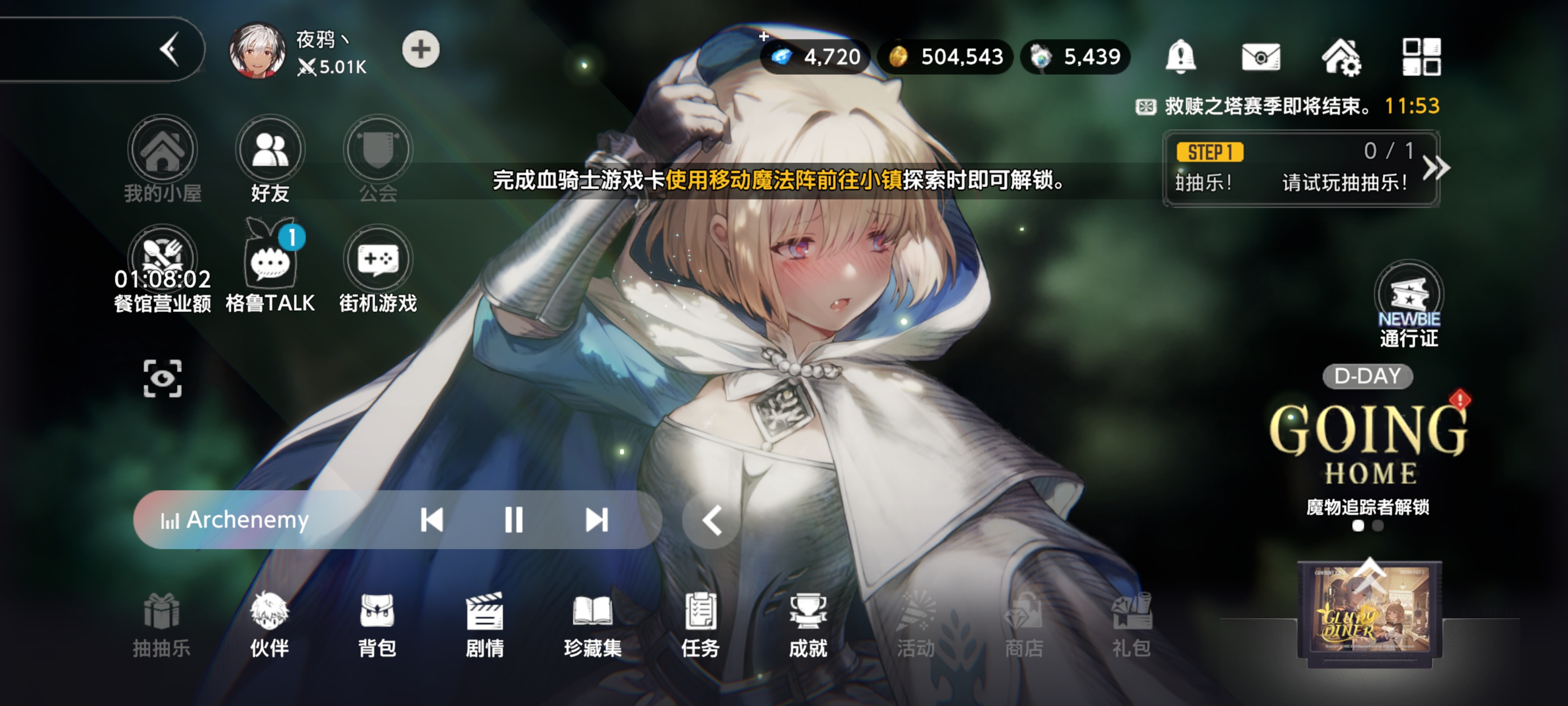This screenshot has width=1568, height=706.
Task: Open the 任务 missions list
Action: (x=700, y=625)
